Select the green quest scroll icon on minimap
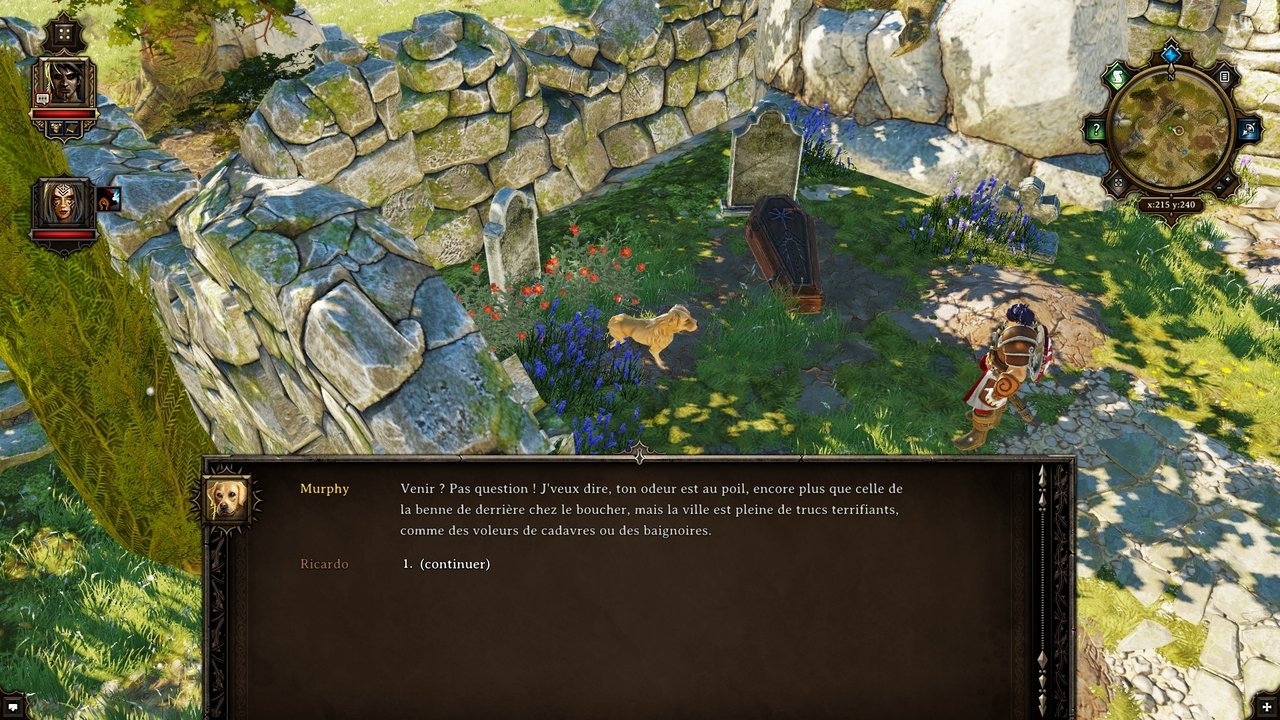The height and width of the screenshot is (720, 1280). click(1118, 76)
